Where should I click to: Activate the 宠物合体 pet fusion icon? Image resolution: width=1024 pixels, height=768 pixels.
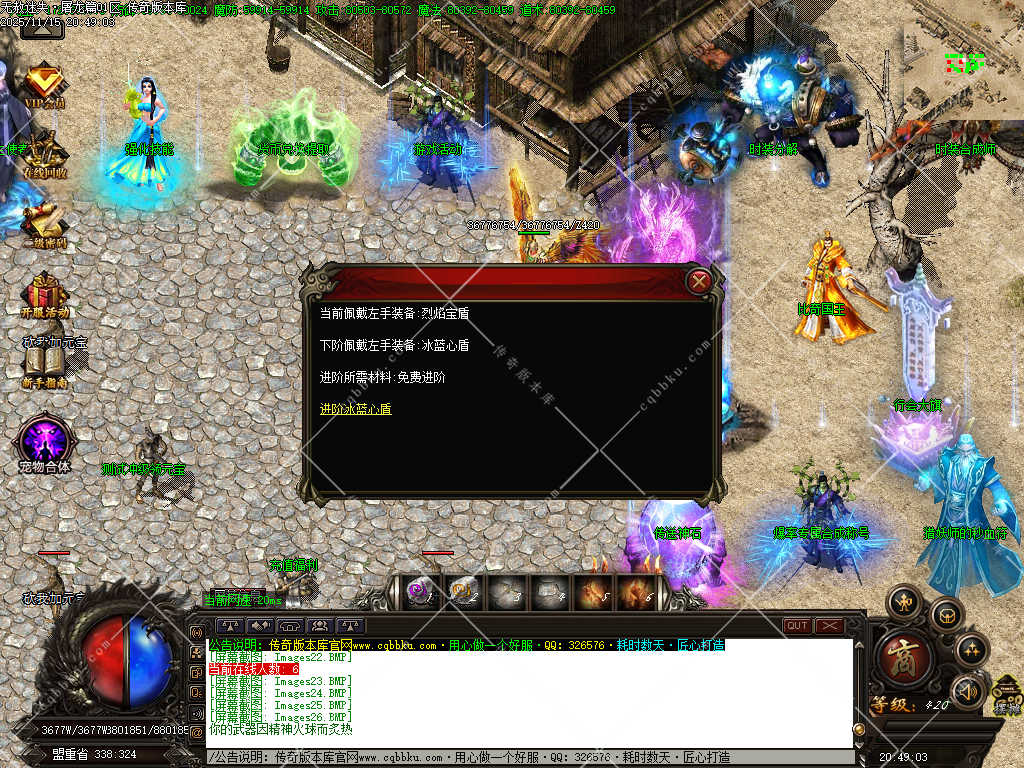(x=44, y=440)
